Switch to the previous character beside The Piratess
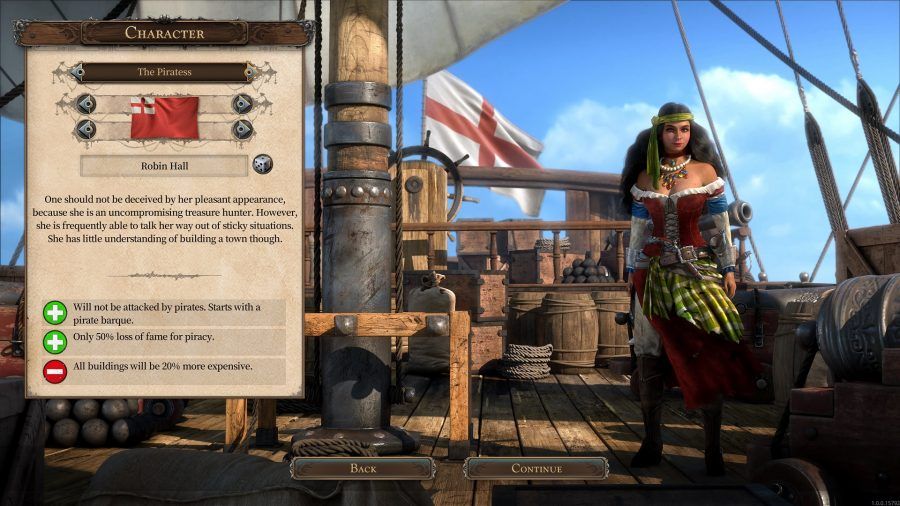The width and height of the screenshot is (900, 506). (70, 72)
